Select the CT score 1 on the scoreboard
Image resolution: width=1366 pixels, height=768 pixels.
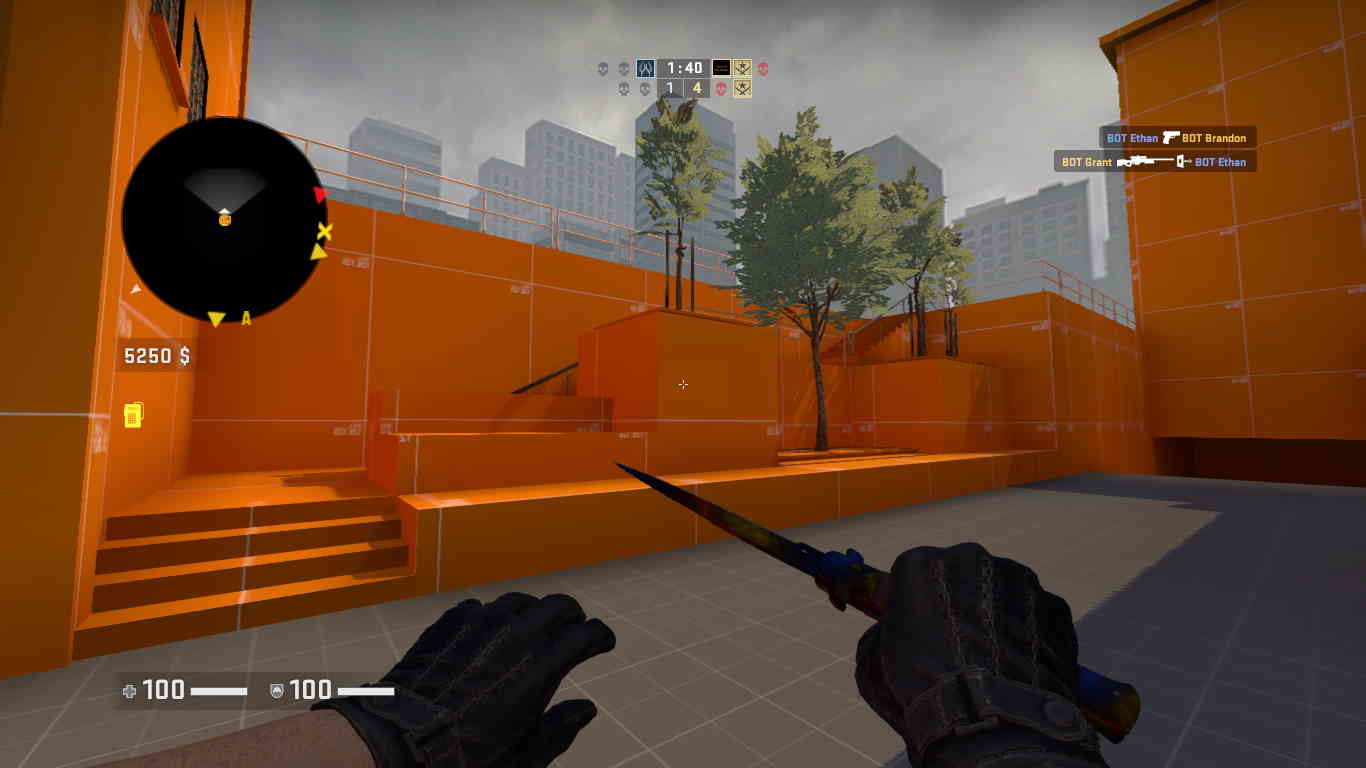[668, 88]
